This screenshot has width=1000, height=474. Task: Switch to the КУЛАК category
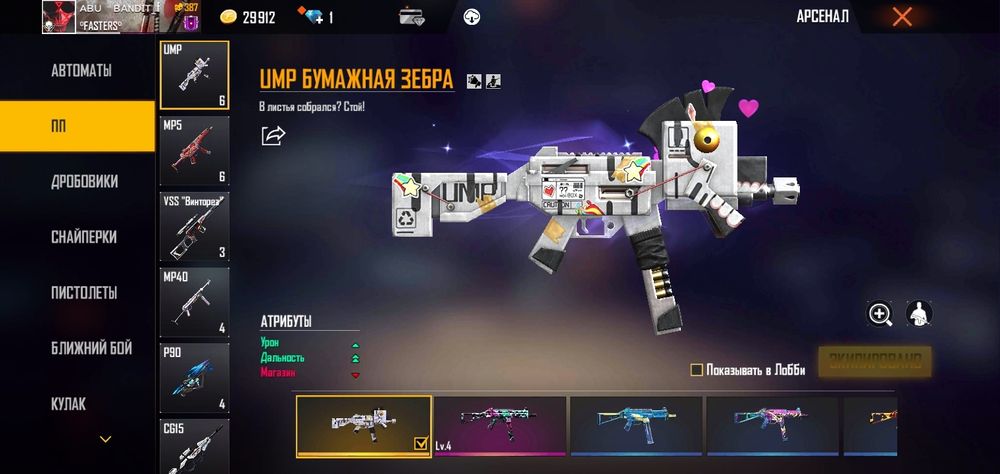tap(68, 404)
